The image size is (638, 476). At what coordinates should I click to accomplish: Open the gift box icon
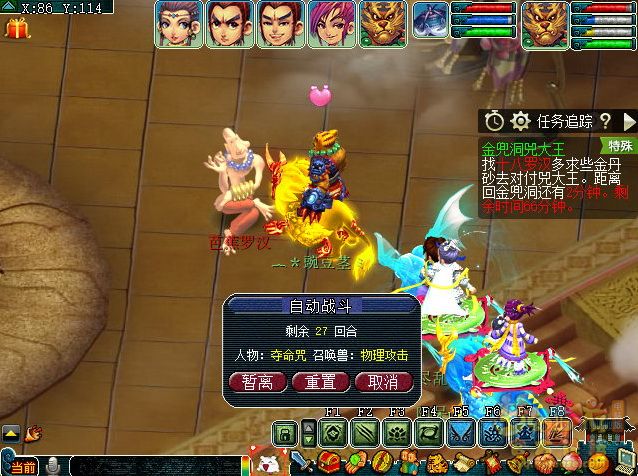tap(17, 28)
